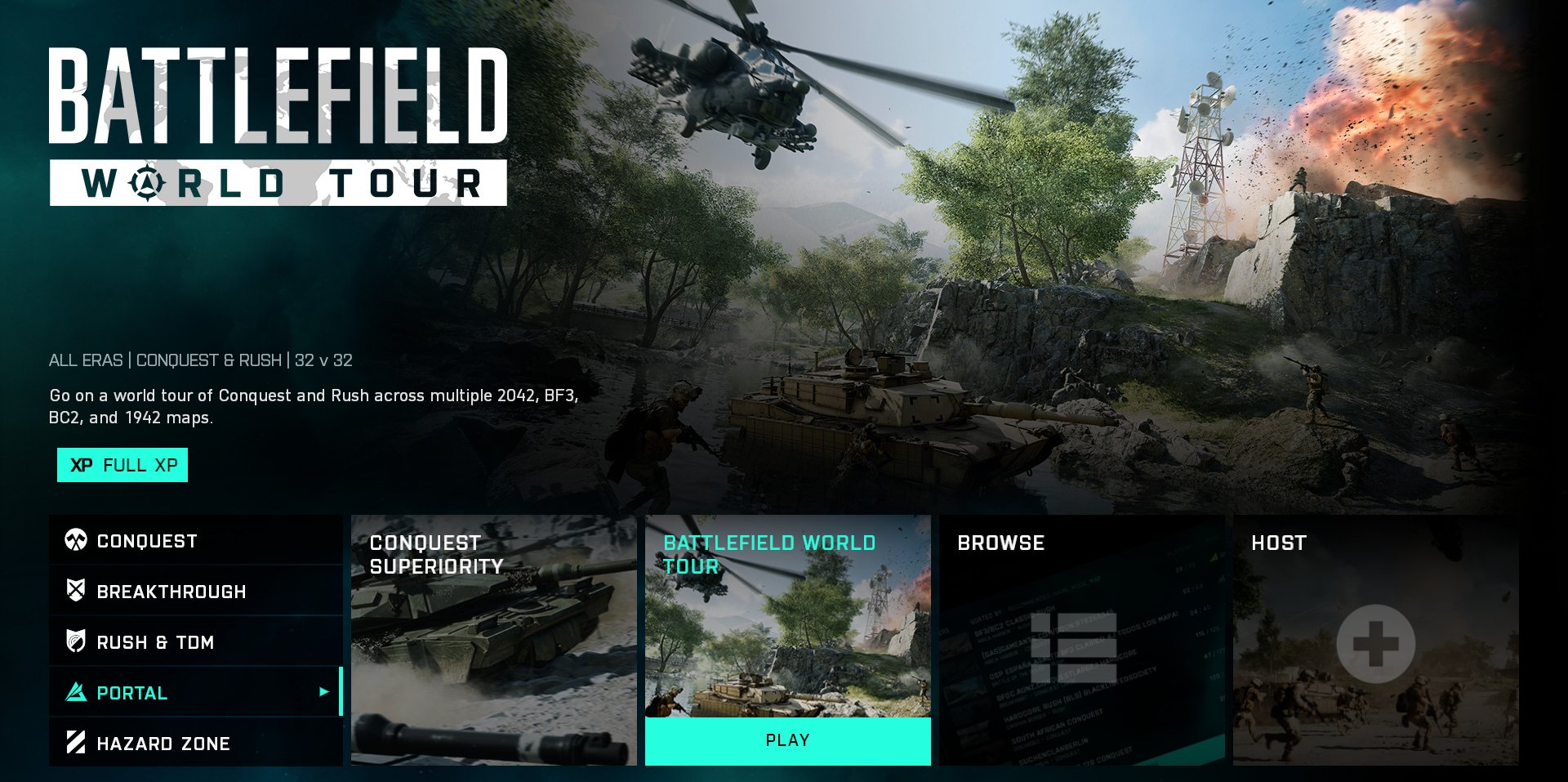Switch to the Hazard Zone entry
Viewport: 1568px width, 782px height.
coord(163,743)
